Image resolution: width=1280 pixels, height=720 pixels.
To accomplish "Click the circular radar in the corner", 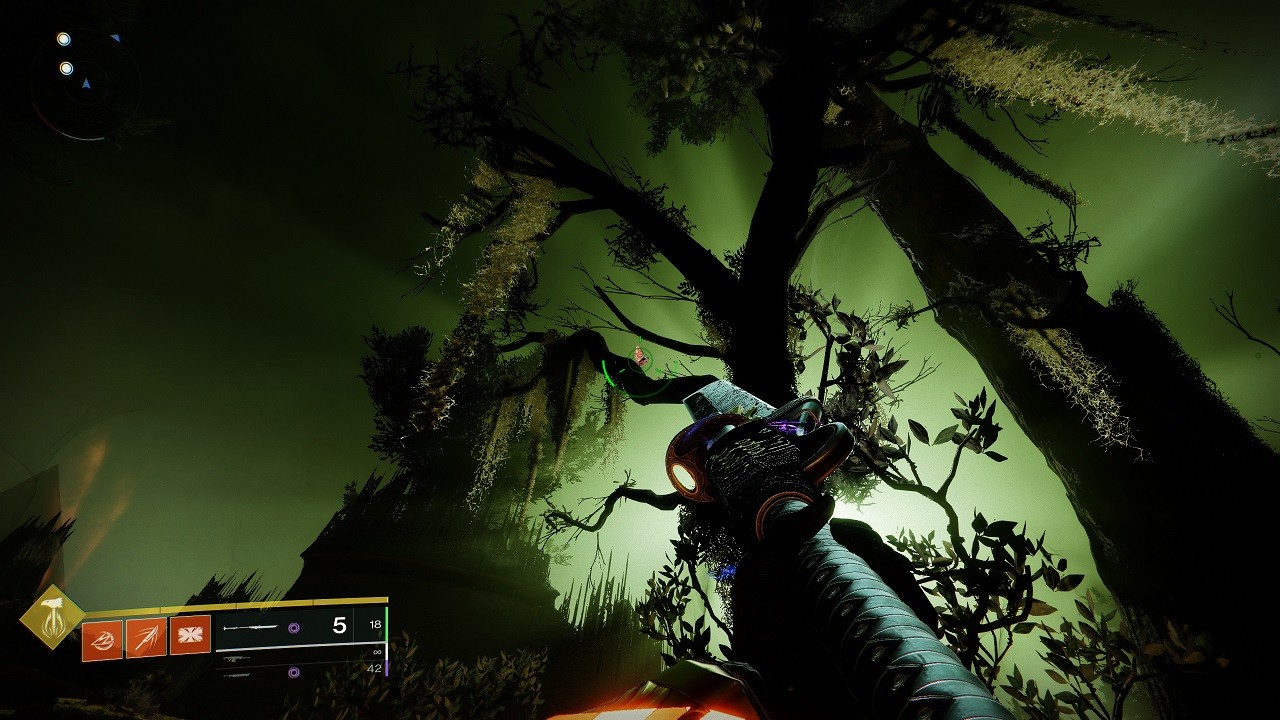I will point(84,84).
